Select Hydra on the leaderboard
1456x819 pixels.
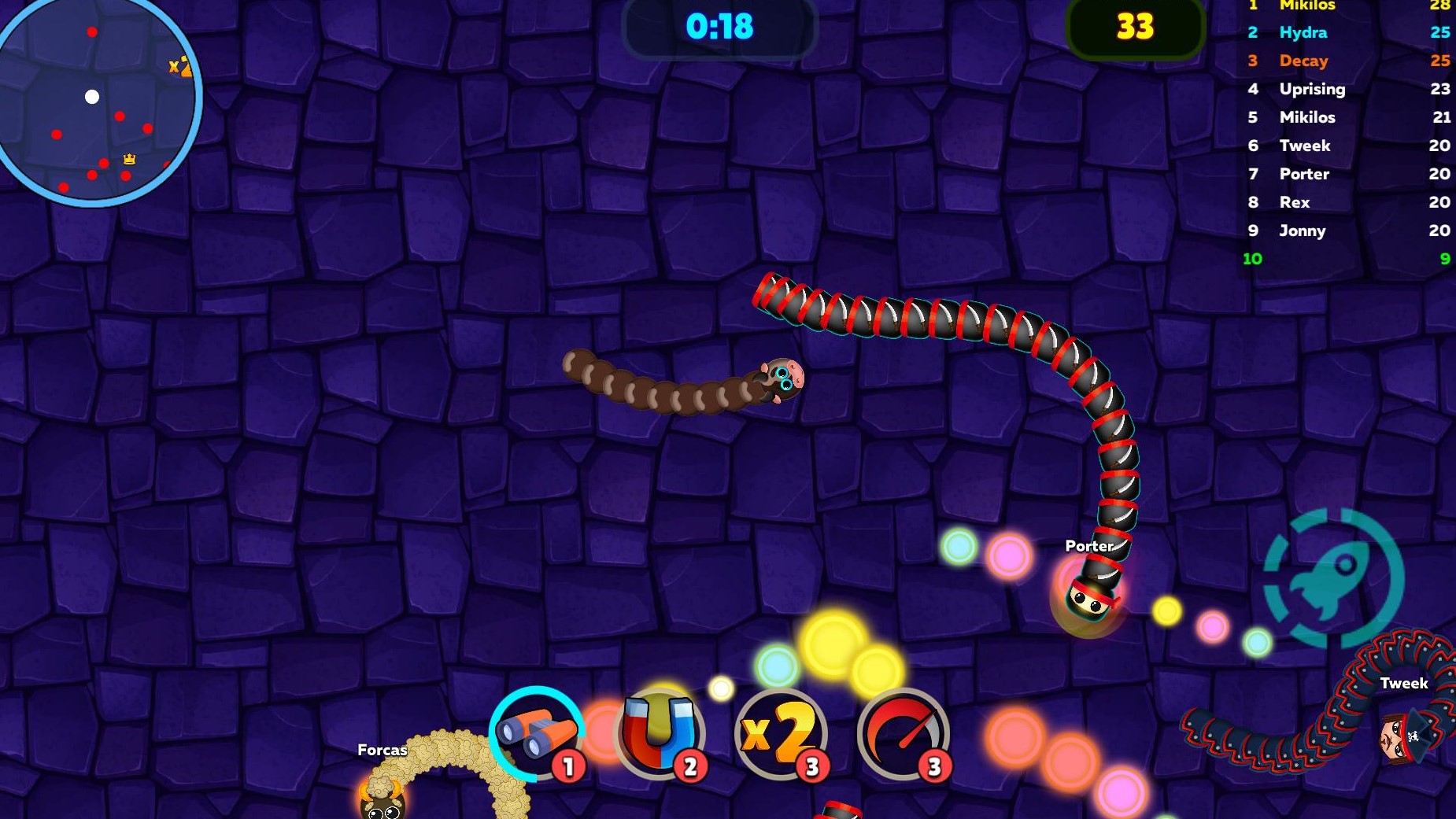click(x=1303, y=32)
